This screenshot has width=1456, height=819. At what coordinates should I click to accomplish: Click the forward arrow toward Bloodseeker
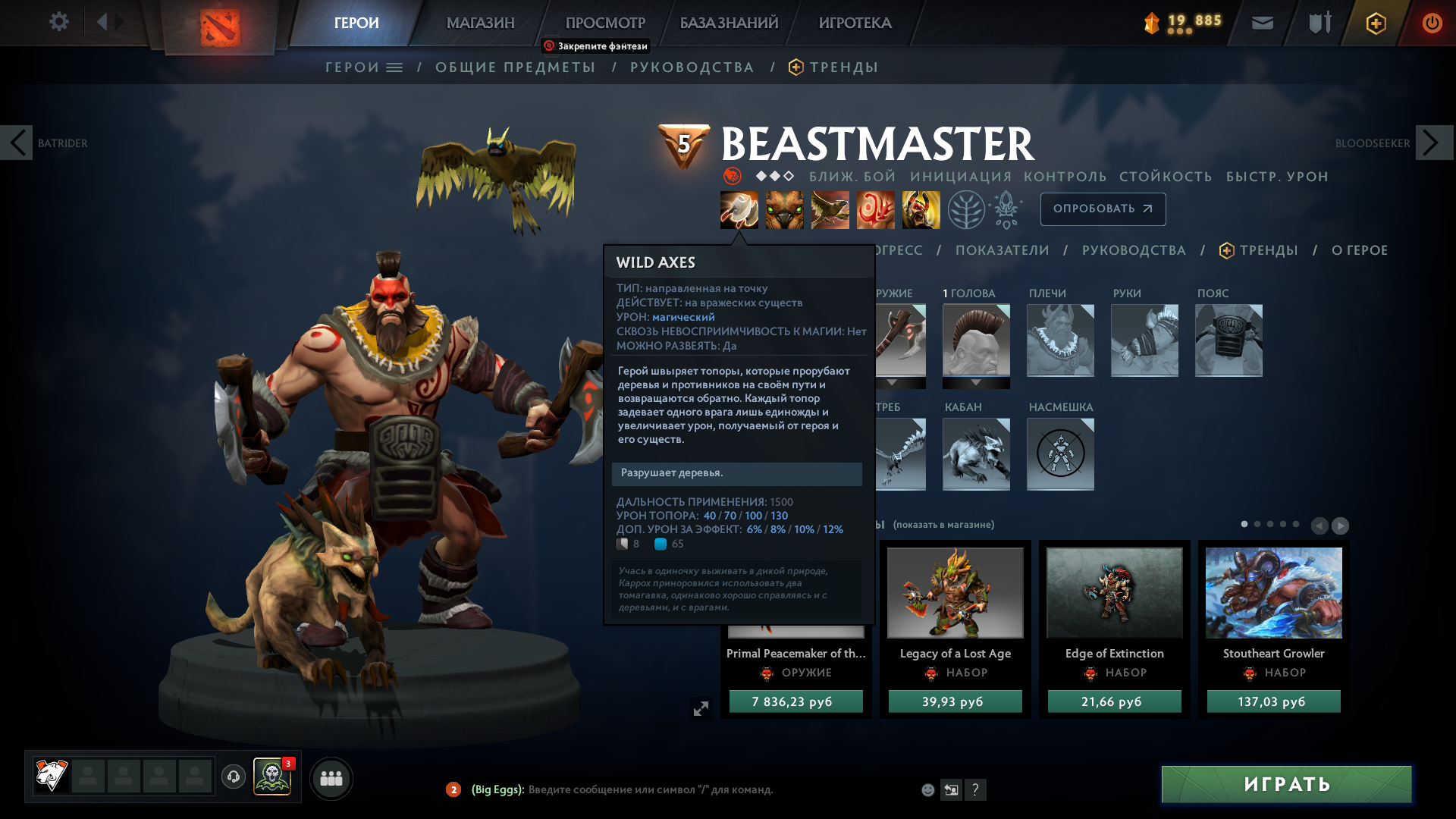1429,143
